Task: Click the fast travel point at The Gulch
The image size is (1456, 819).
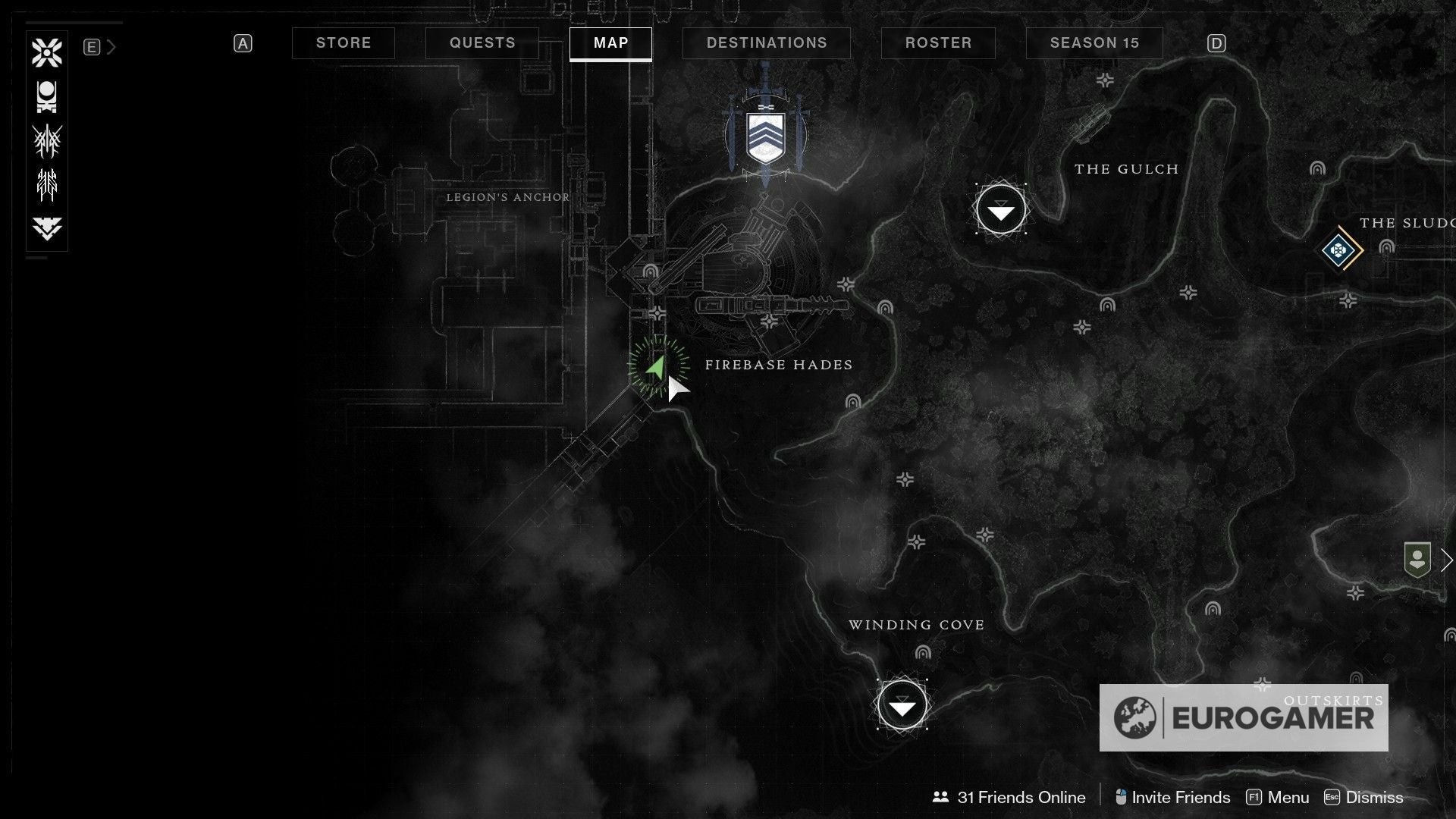Action: tap(1000, 209)
